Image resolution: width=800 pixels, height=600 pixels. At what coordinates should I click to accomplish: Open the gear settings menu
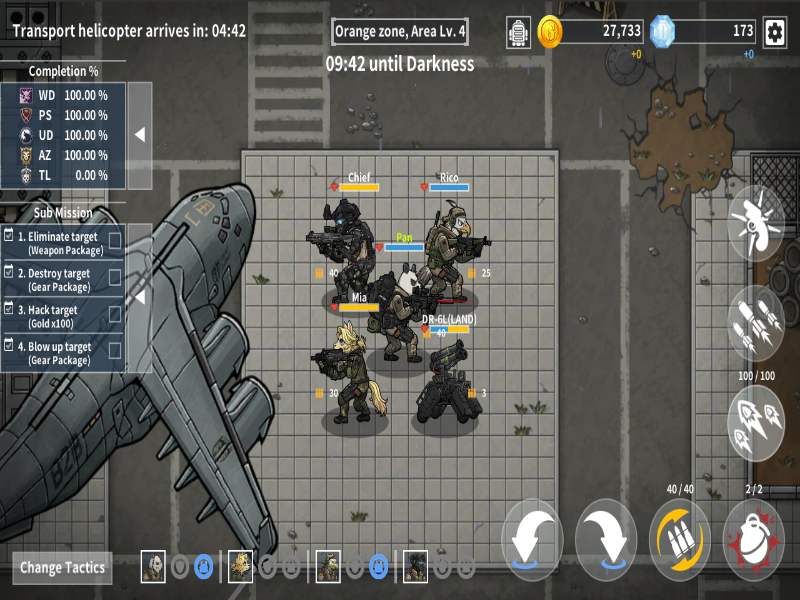[x=774, y=32]
